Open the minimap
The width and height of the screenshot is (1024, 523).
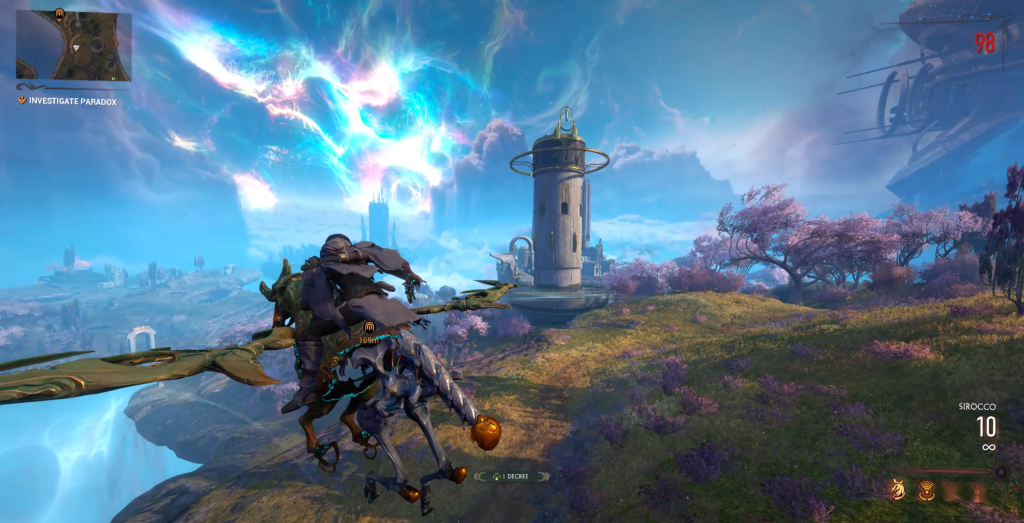coord(73,46)
